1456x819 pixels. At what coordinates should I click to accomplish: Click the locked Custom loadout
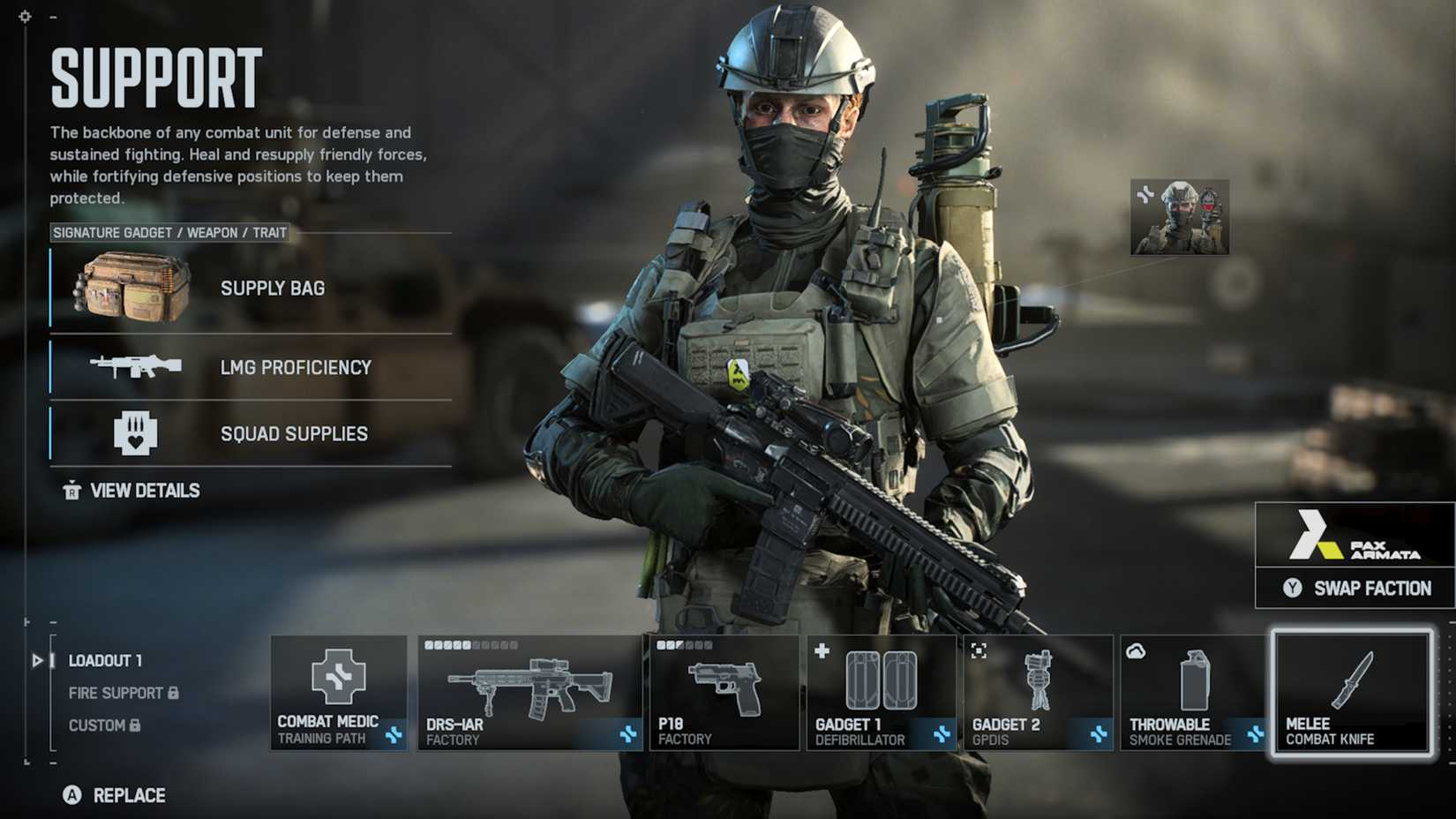[97, 725]
